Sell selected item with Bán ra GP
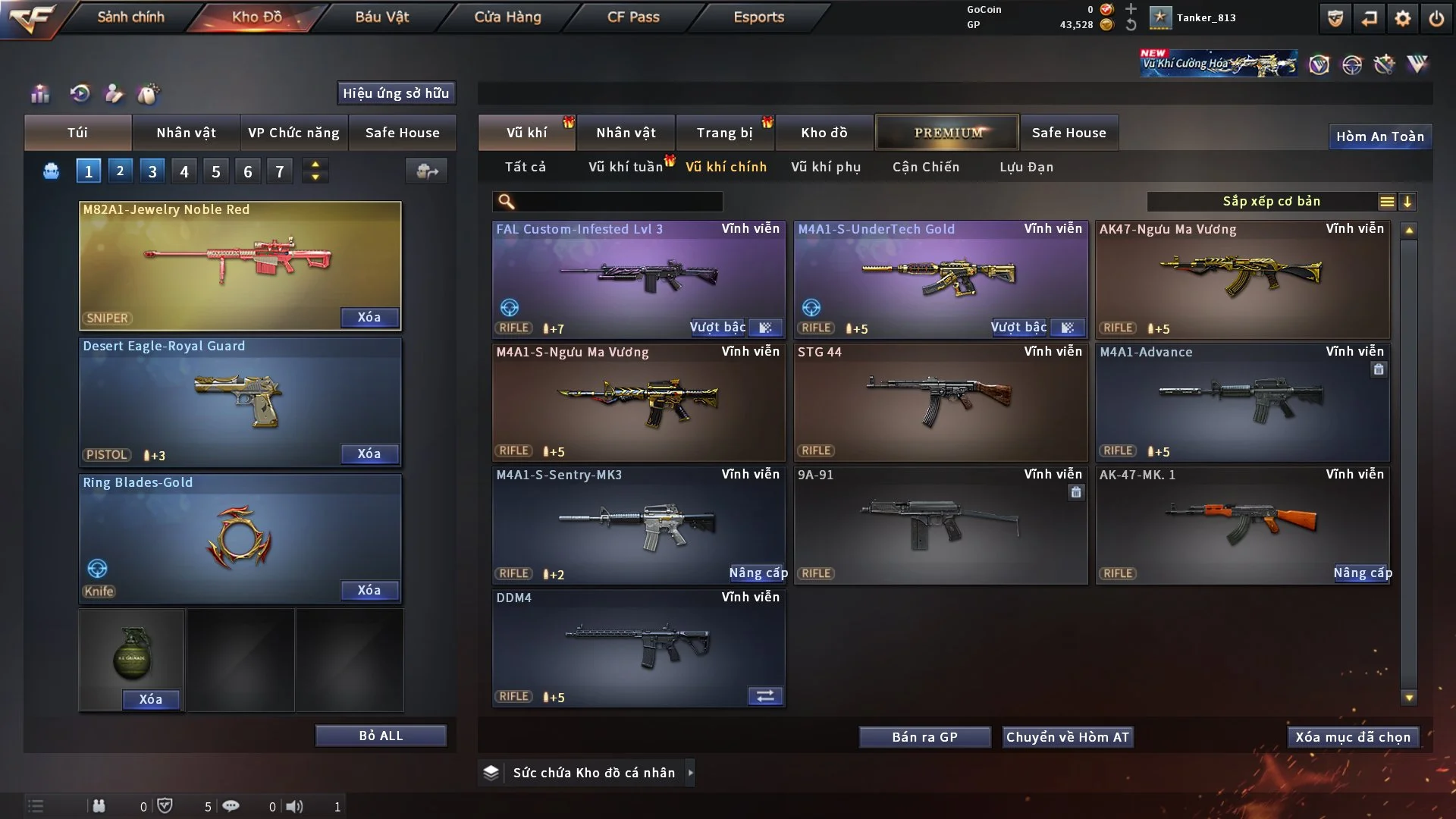 click(x=924, y=737)
